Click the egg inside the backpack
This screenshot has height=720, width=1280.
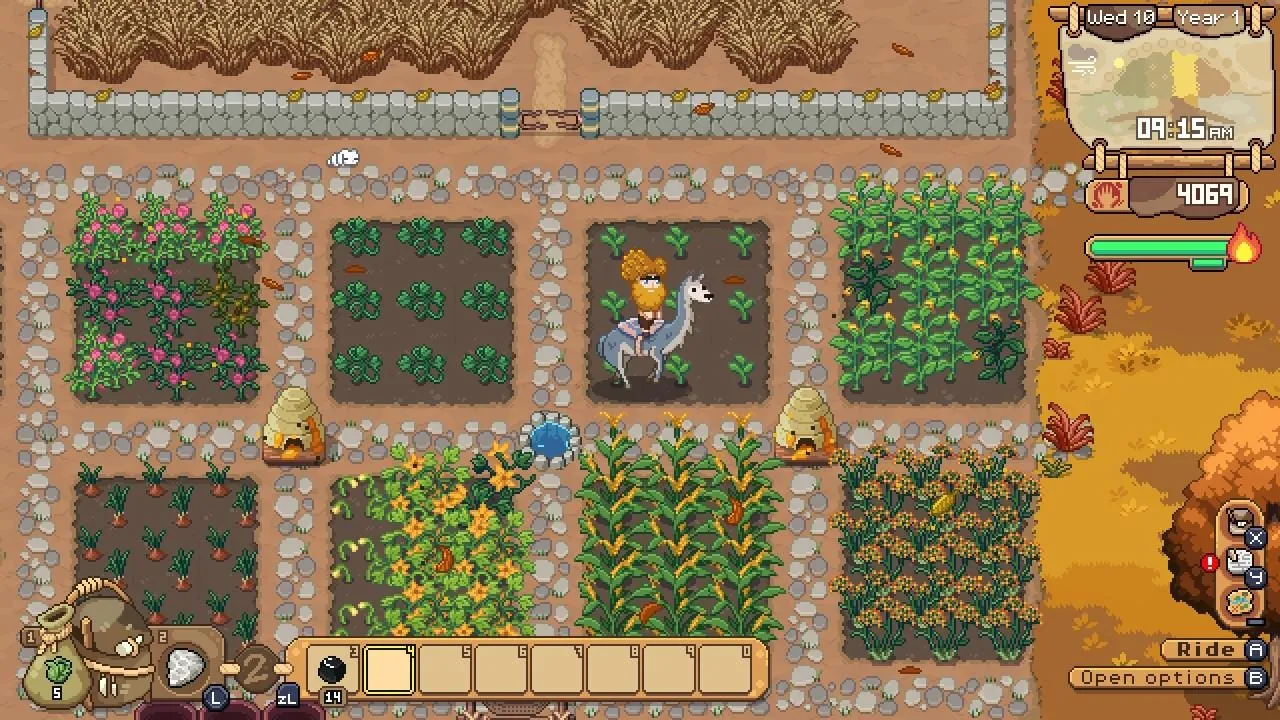pyautogui.click(x=125, y=647)
